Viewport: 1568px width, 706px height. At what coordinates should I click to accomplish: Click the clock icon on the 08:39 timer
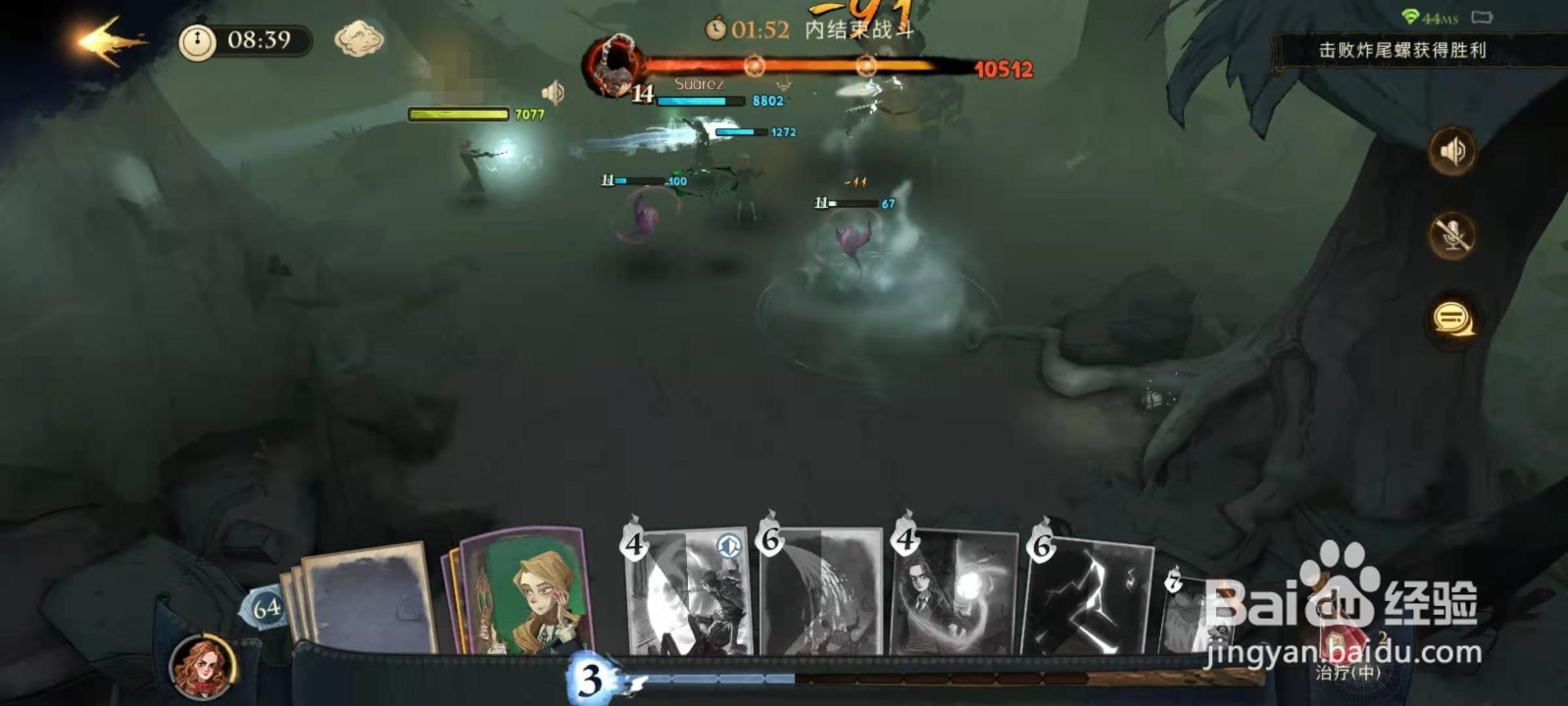click(x=199, y=43)
